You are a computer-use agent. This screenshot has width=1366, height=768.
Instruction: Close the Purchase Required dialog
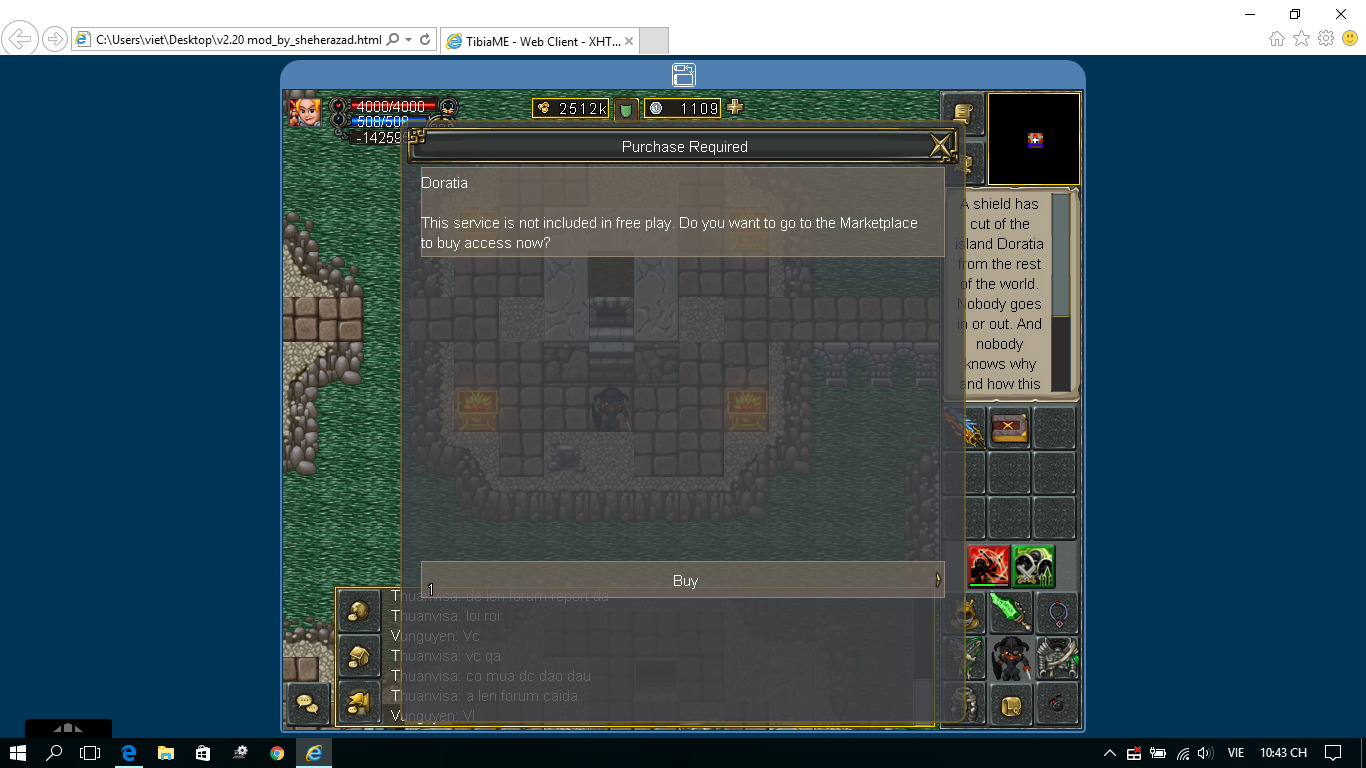[x=940, y=146]
